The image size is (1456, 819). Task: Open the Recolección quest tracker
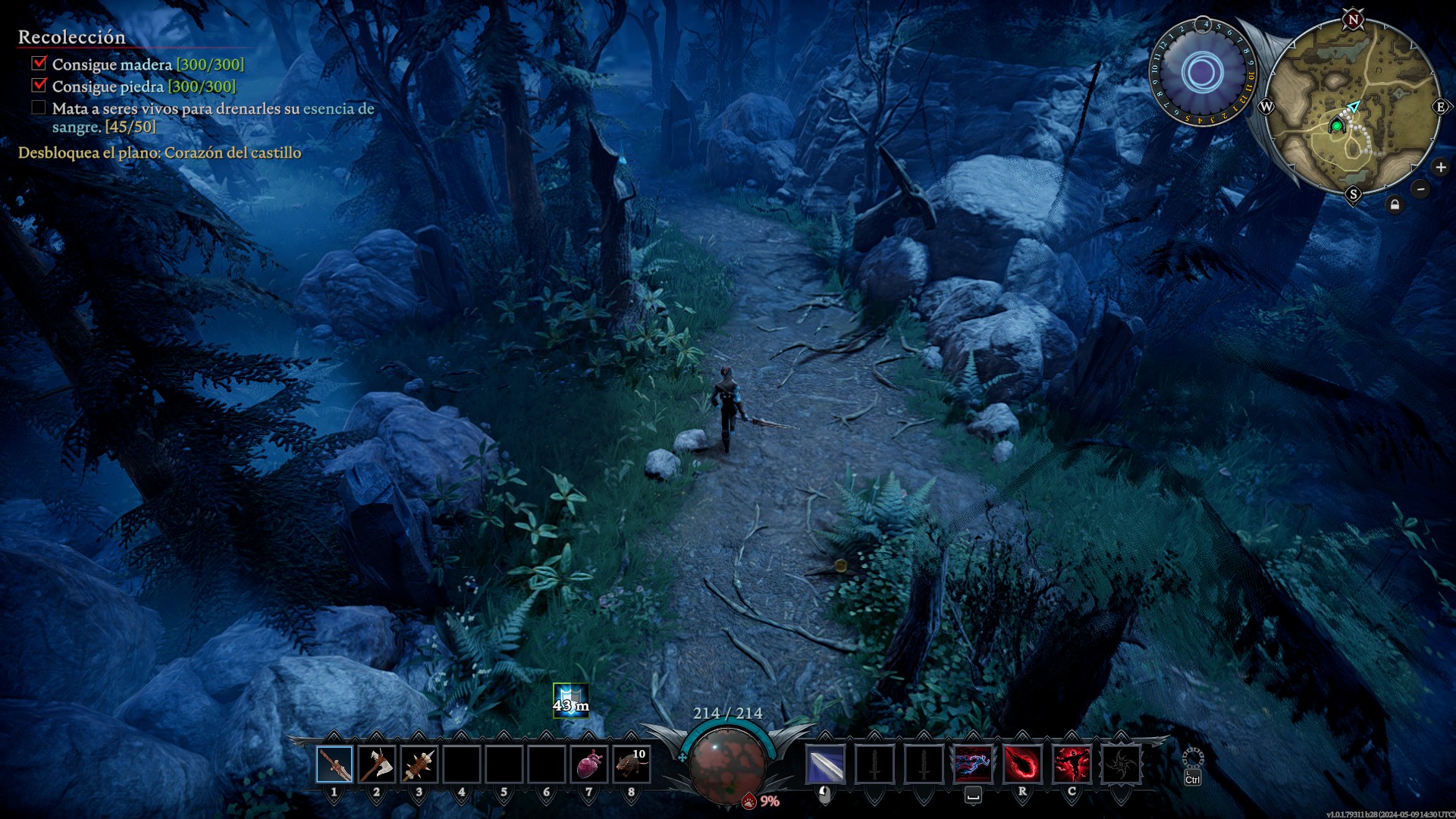tap(72, 37)
